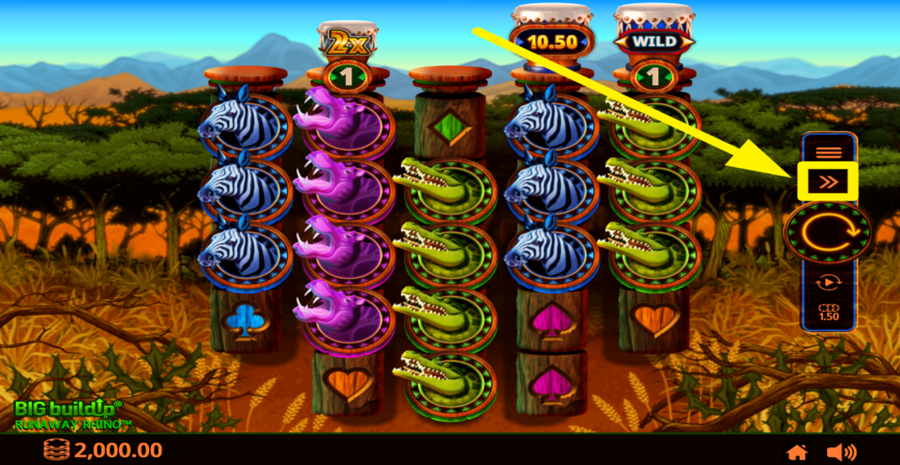Spin the reels with the circular arrow
This screenshot has height=465, width=900.
tap(828, 233)
